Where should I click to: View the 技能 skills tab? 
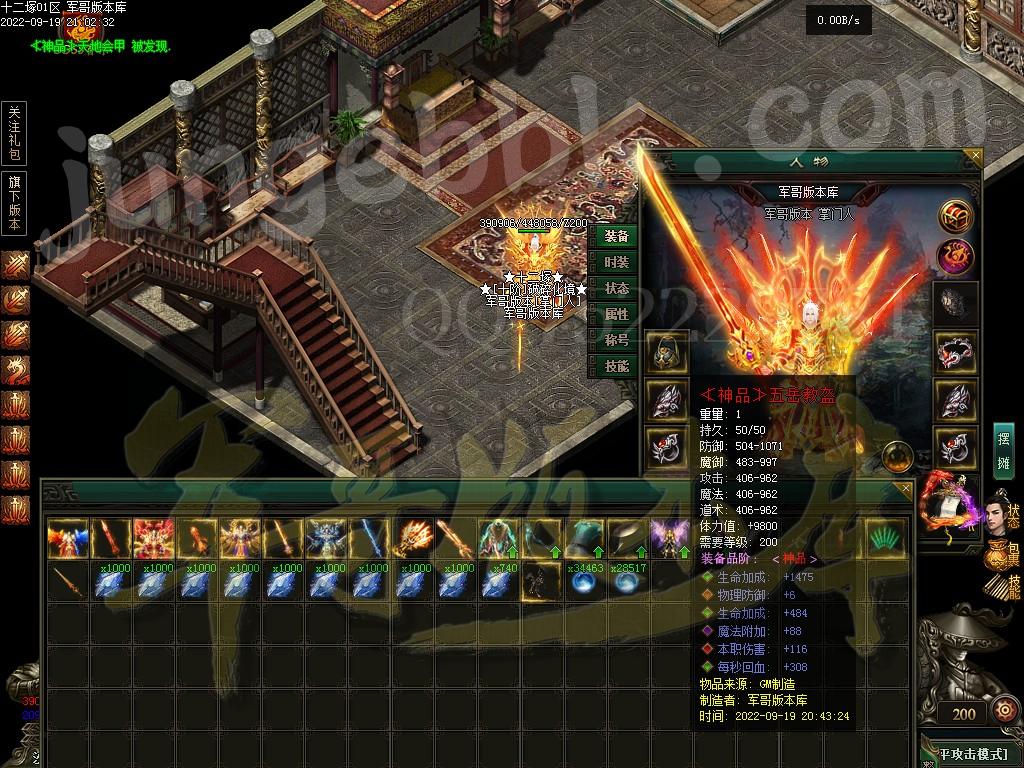pos(617,366)
